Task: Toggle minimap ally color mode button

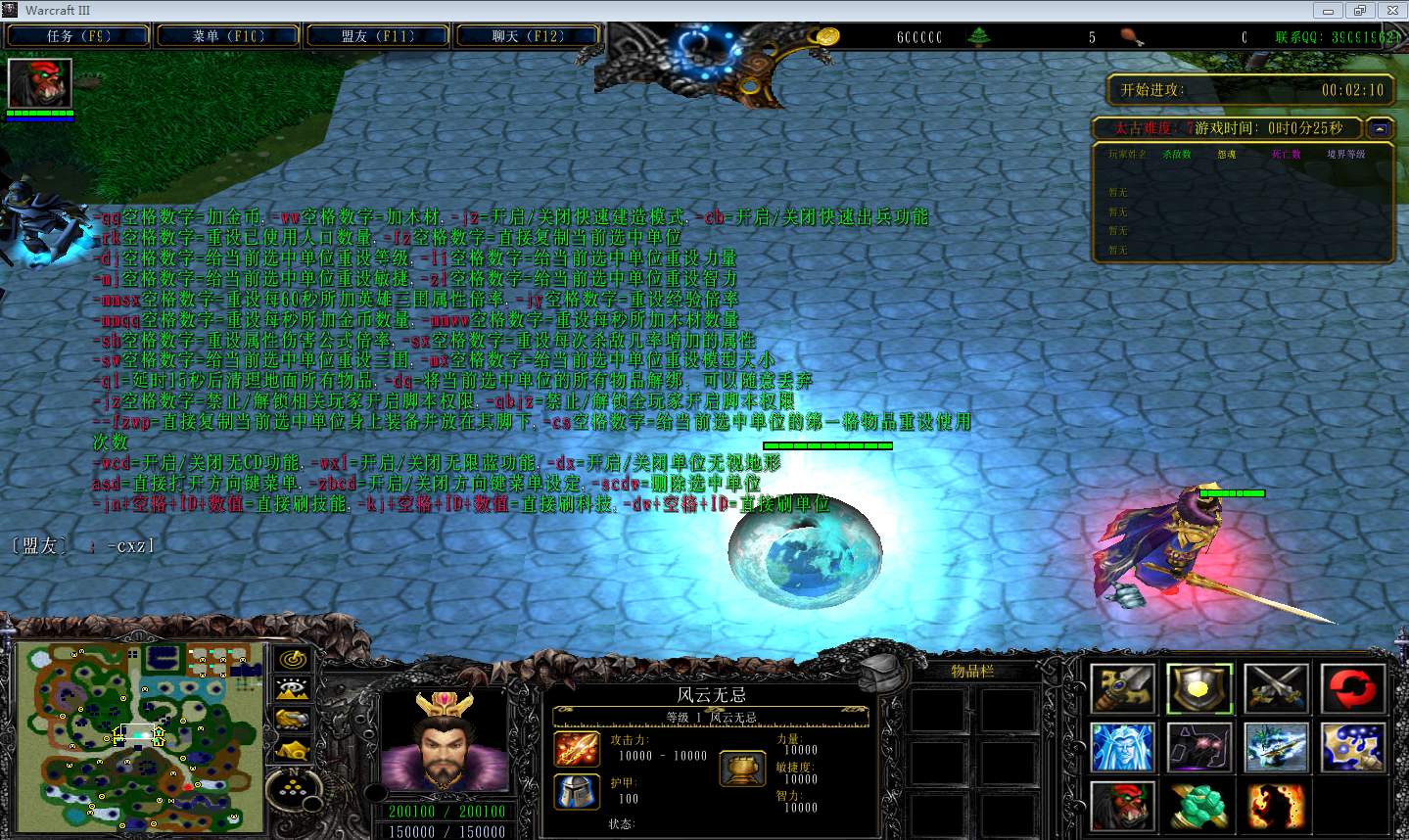Action: tap(292, 720)
